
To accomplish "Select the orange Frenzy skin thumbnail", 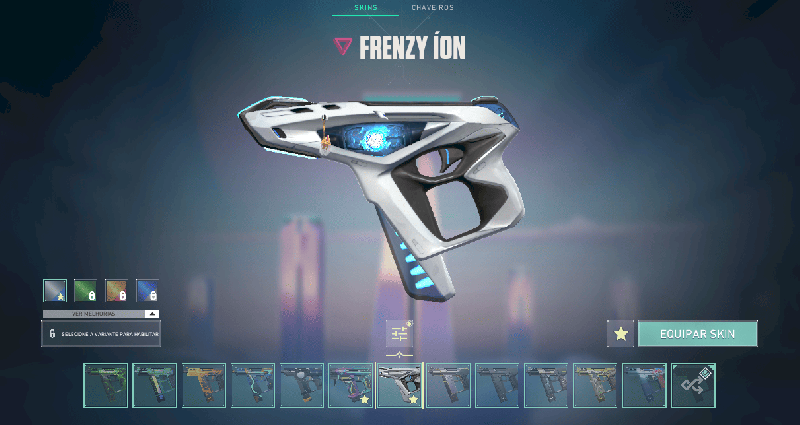I will 204,385.
